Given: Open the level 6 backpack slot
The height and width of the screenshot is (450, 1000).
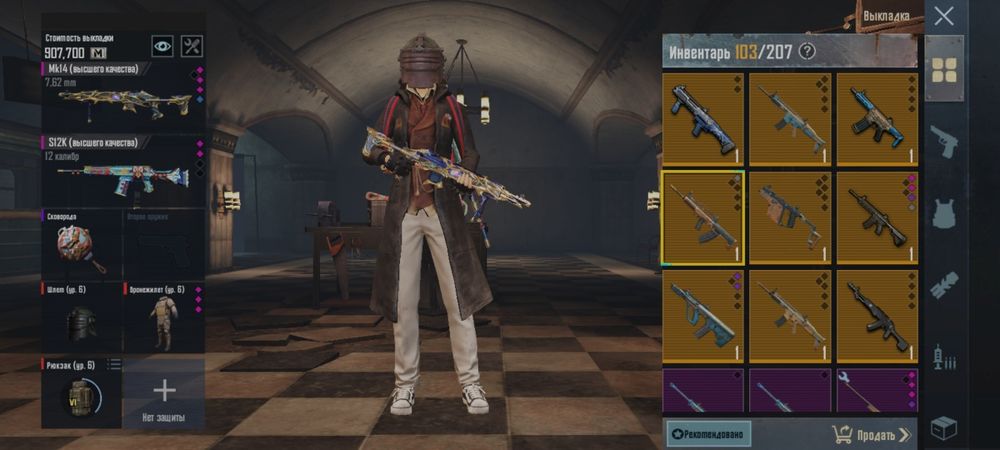Looking at the screenshot, I should click(81, 391).
